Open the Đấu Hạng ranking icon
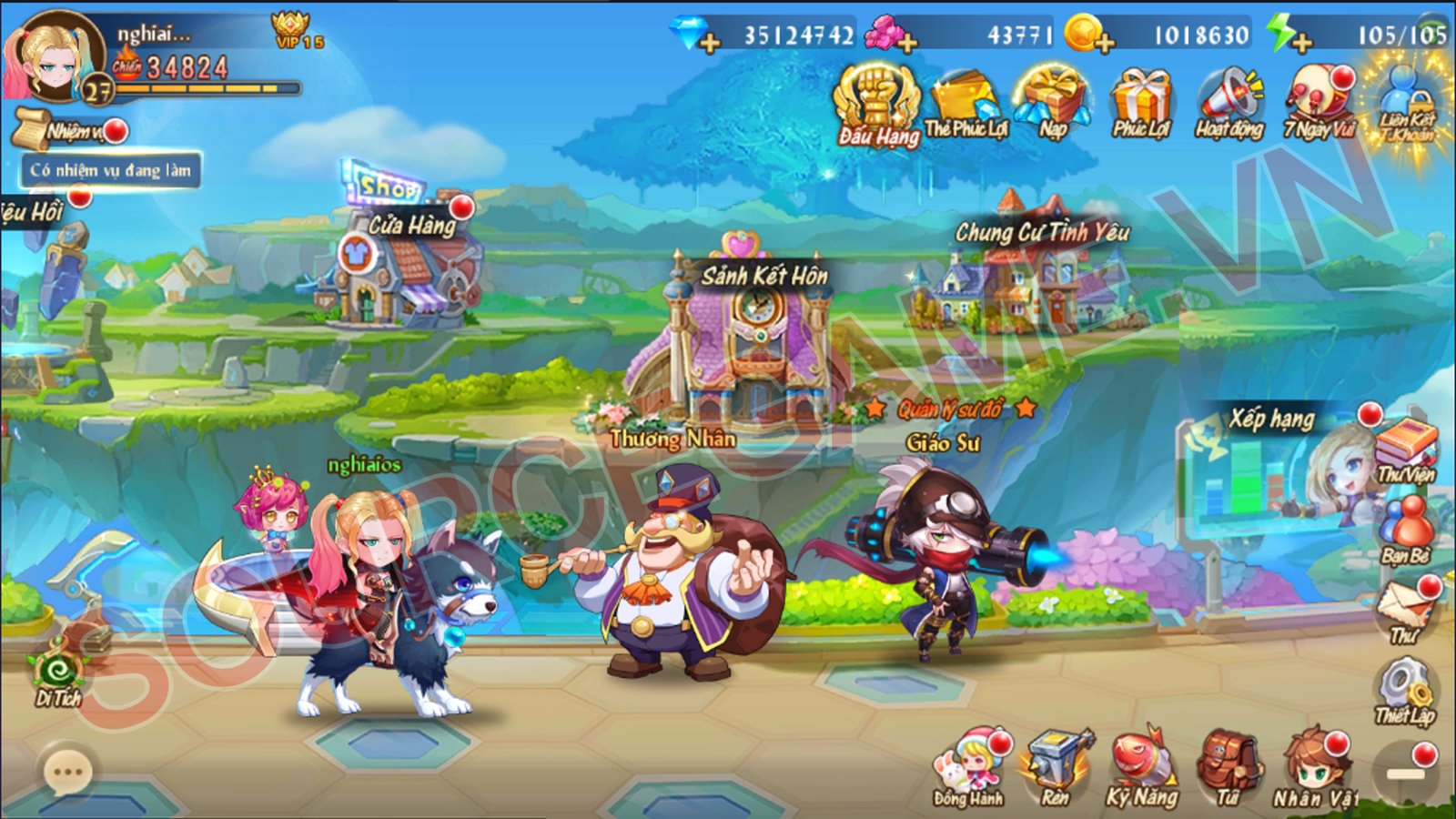1456x819 pixels. point(878,100)
